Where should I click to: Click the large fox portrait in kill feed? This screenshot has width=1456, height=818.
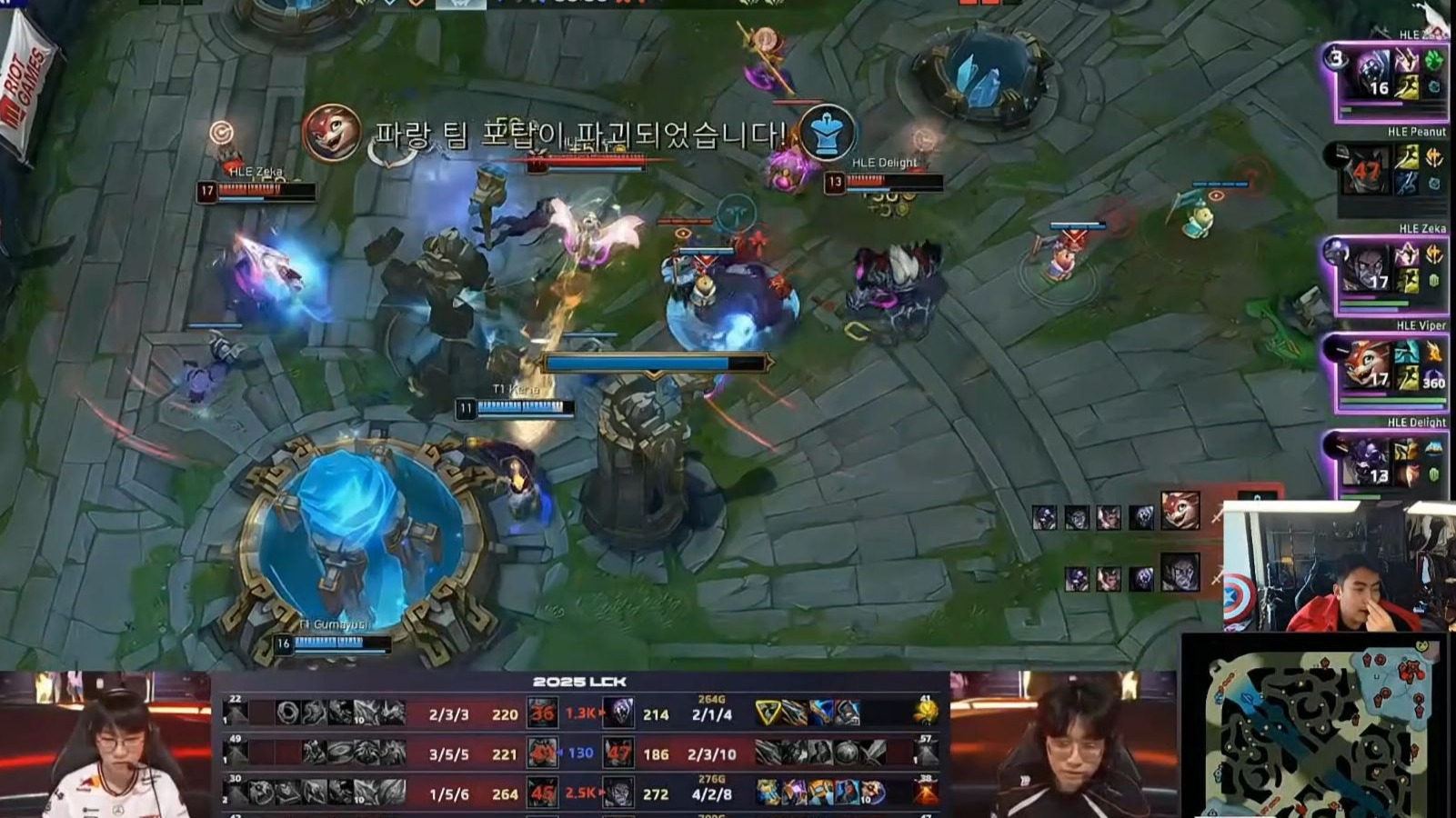1180,510
